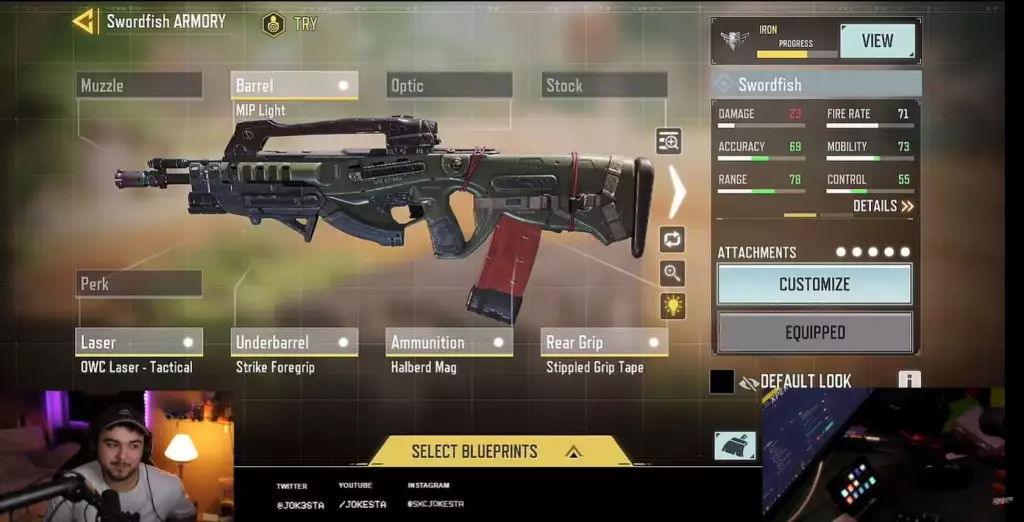Open the CUSTOMIZE weapon menu
Image resolution: width=1024 pixels, height=522 pixels.
coord(814,284)
